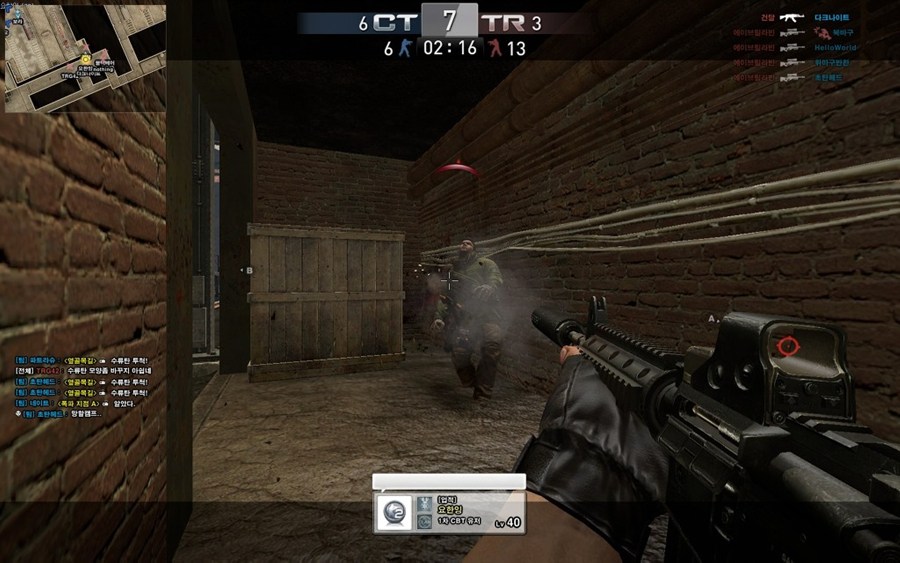Click the AK-47 icon in the kill feed

pos(793,18)
